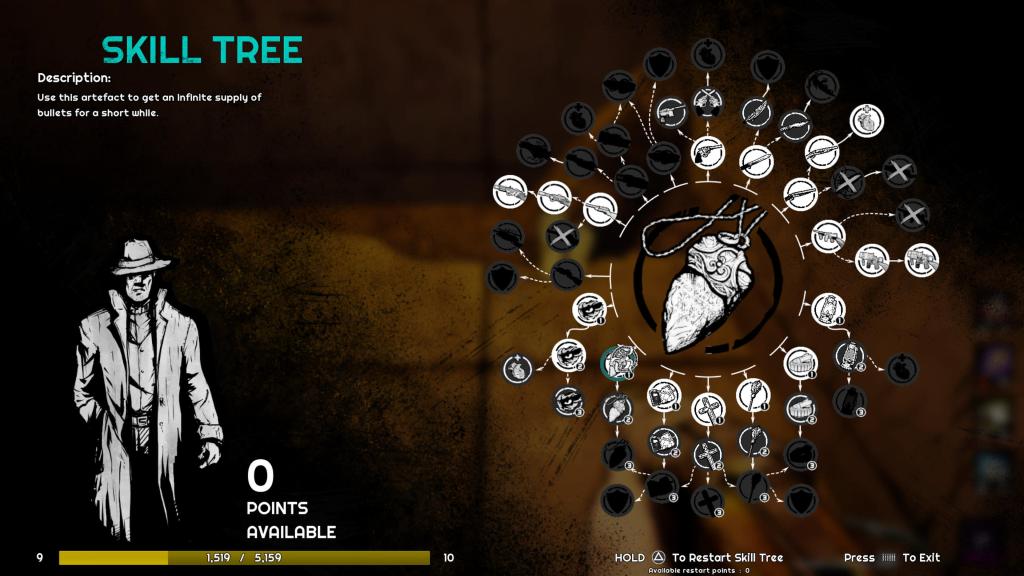Select the tier 1 dentures skill node
Screen dimensions: 1024x576
pos(801,362)
